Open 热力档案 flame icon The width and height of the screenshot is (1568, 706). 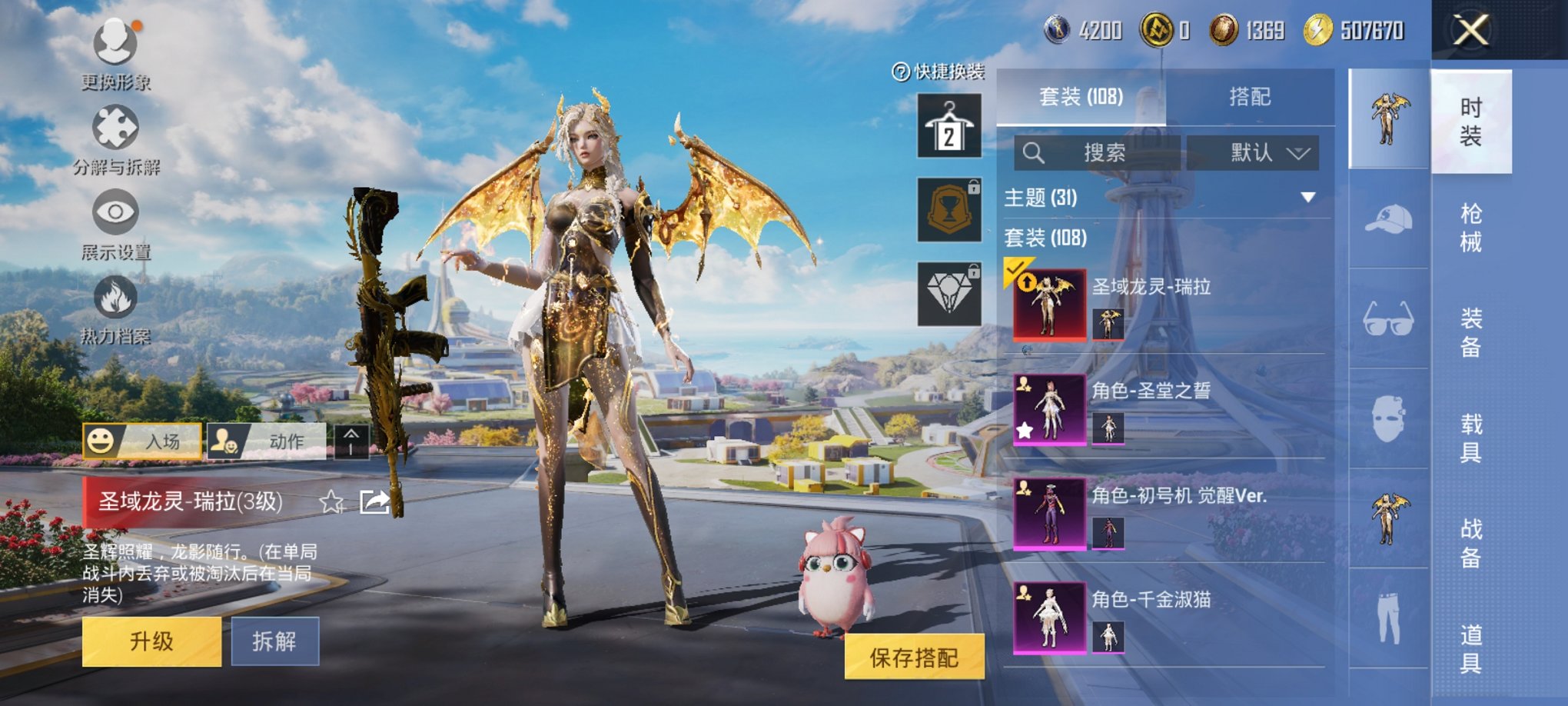[x=115, y=298]
